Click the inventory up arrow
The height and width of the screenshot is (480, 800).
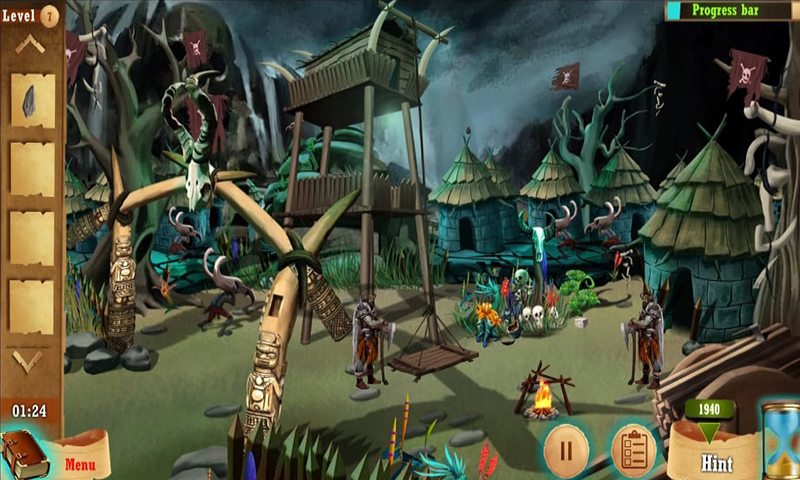pos(29,44)
